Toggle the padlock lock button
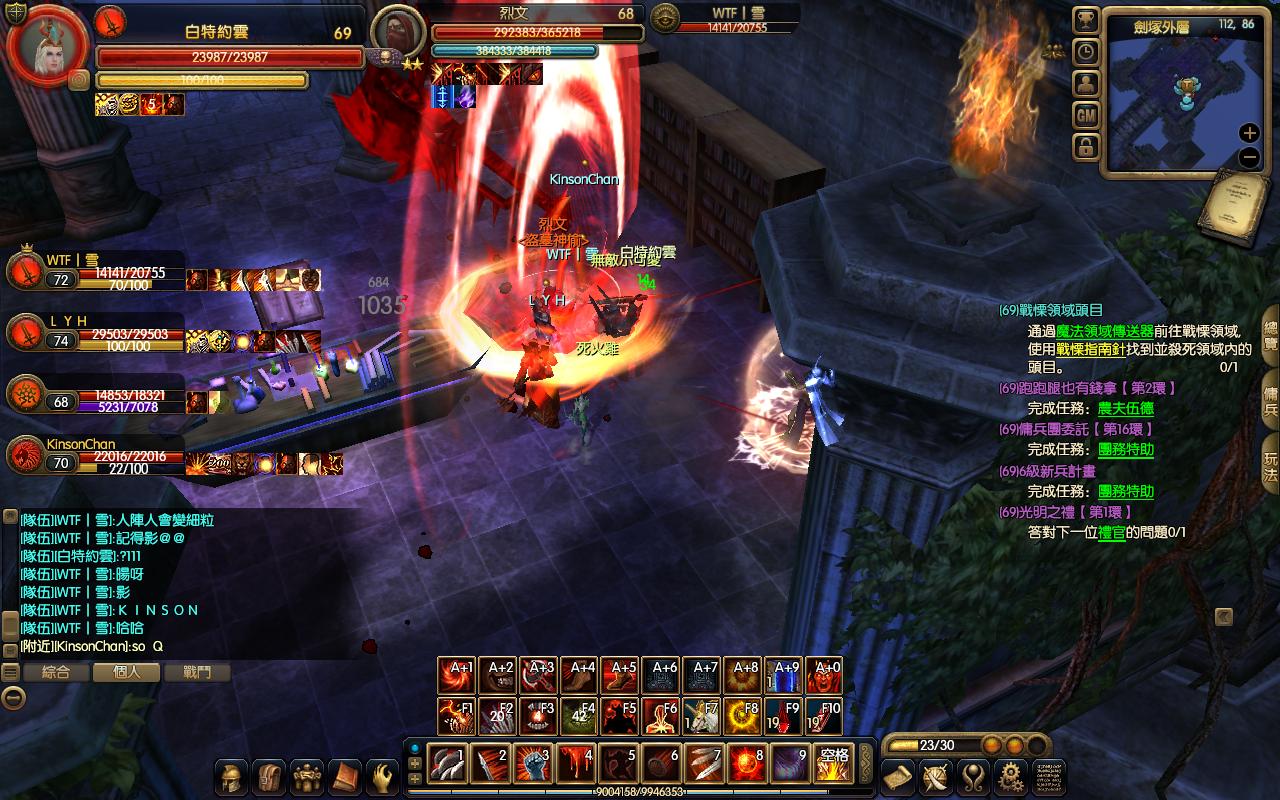Viewport: 1280px width, 800px height. pyautogui.click(x=1086, y=148)
